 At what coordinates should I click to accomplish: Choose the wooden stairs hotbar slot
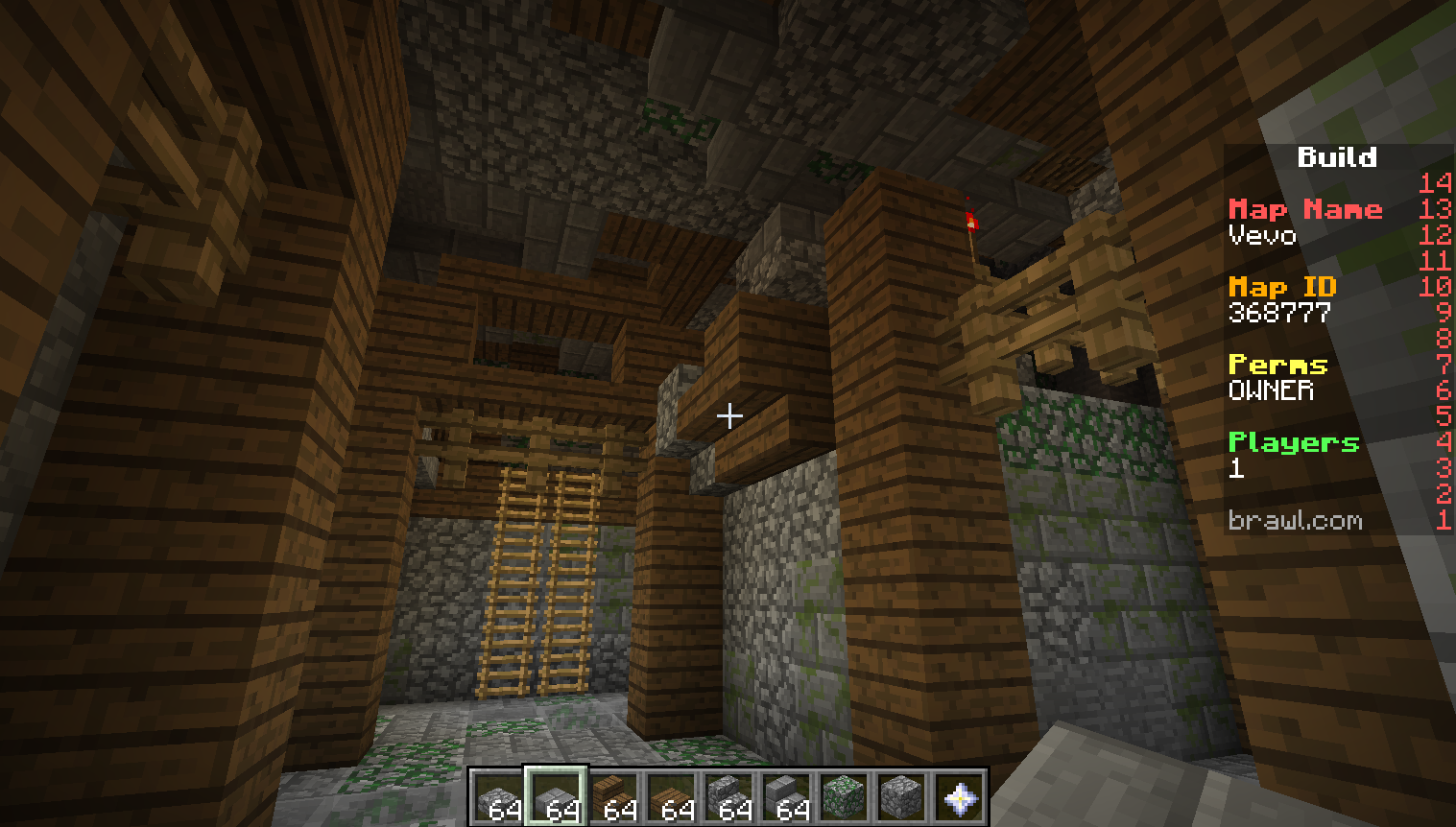pyautogui.click(x=613, y=798)
